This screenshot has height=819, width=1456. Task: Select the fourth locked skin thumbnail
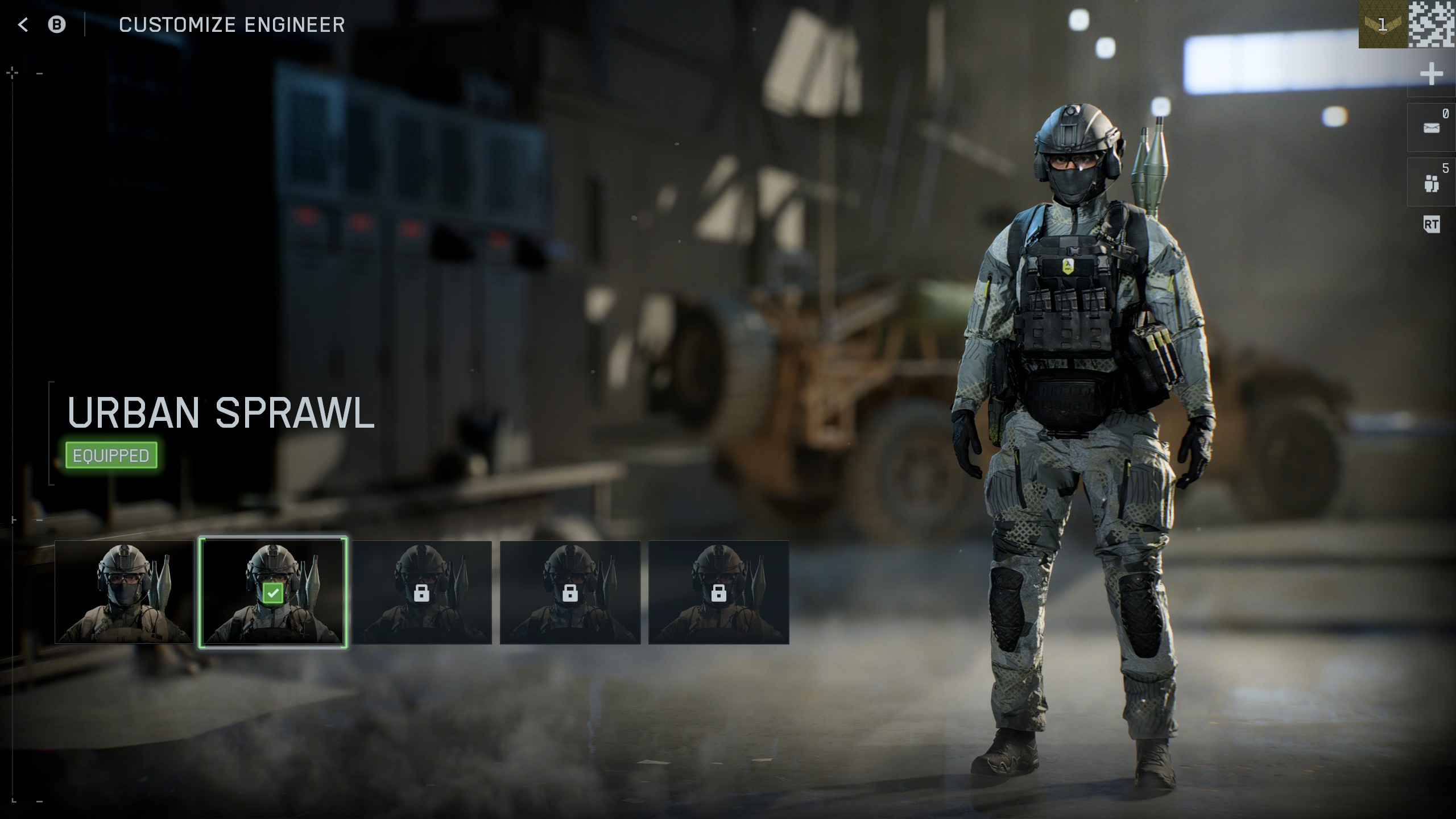(x=569, y=593)
